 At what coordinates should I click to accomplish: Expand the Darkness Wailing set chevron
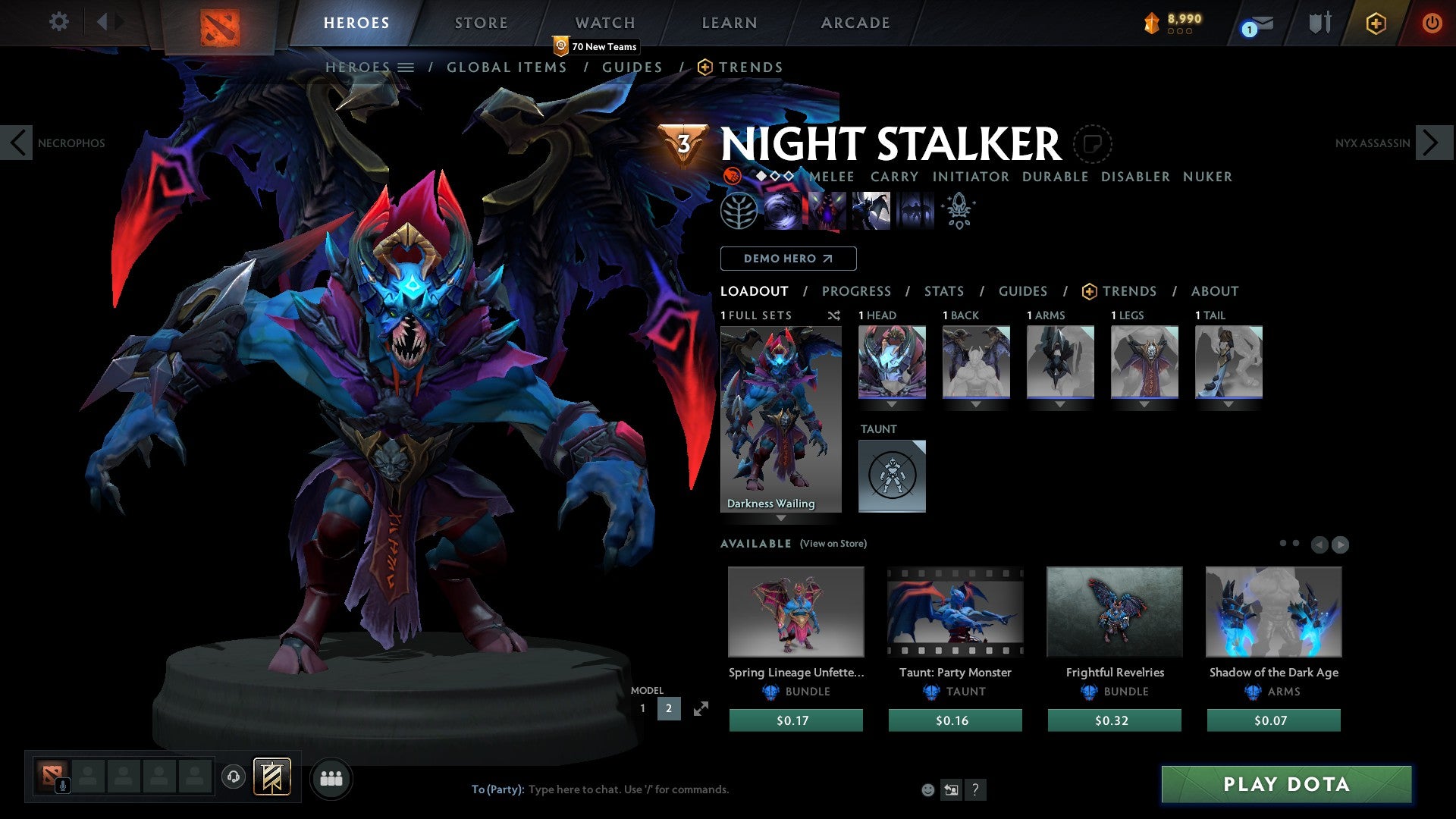click(781, 519)
